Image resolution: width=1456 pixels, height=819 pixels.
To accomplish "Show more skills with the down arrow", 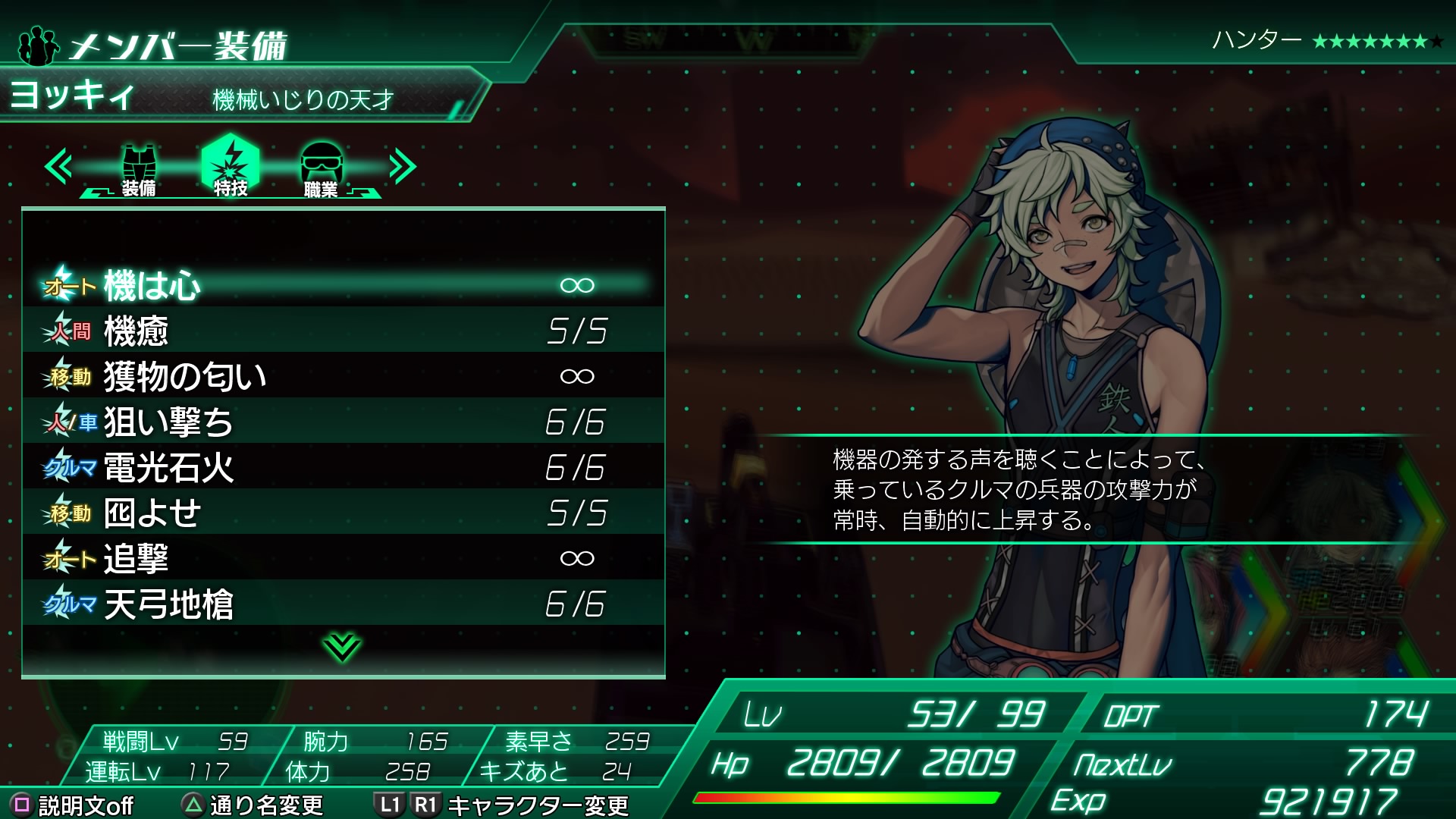I will 342,647.
